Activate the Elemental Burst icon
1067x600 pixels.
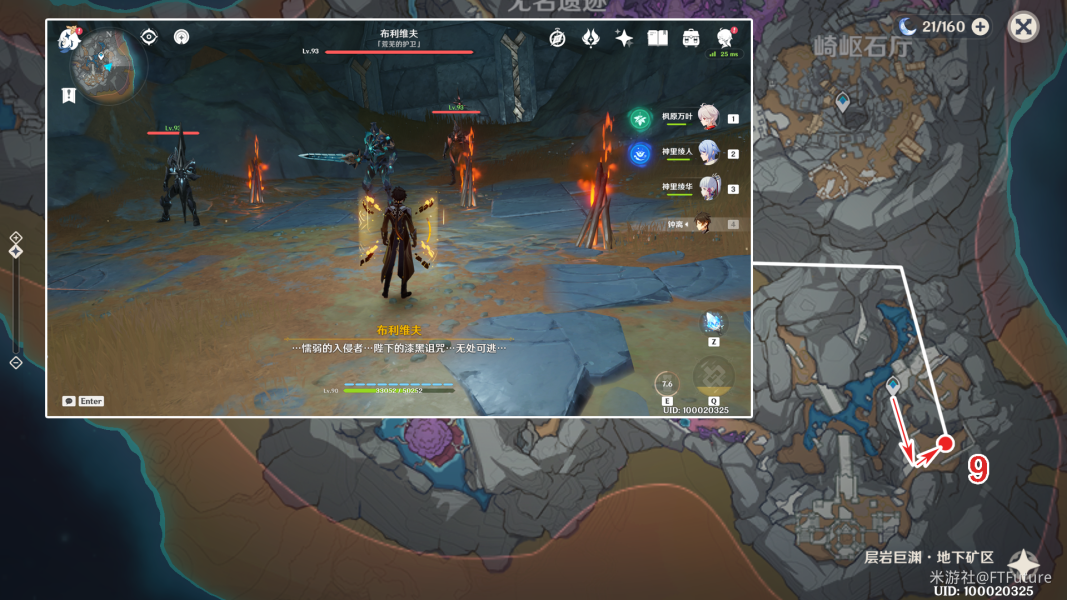714,378
